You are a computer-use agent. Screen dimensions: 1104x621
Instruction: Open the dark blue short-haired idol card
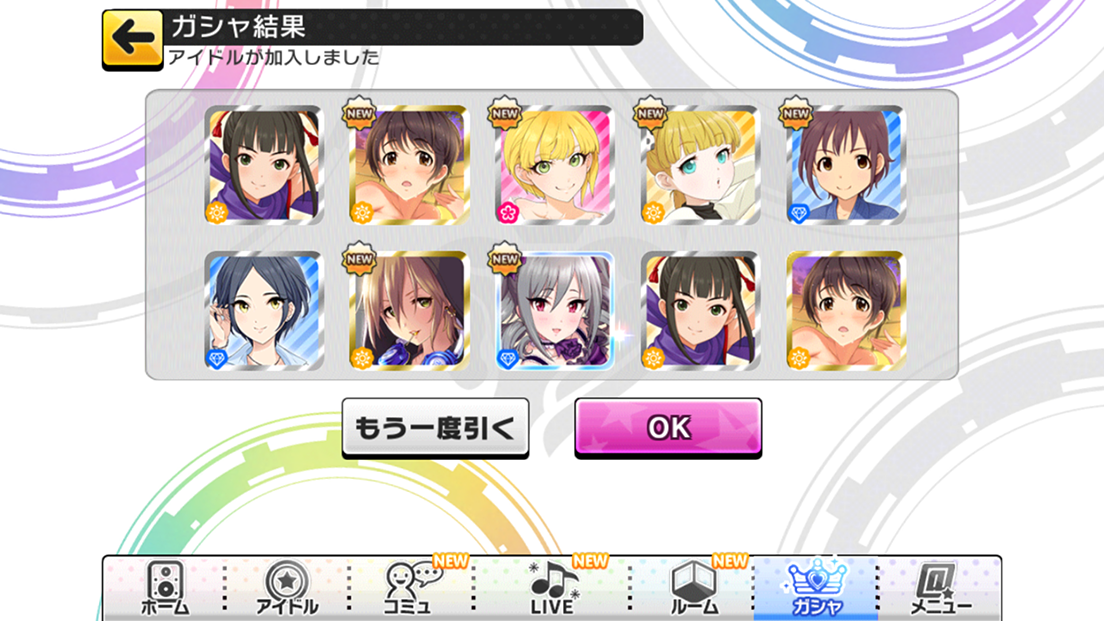(x=263, y=311)
